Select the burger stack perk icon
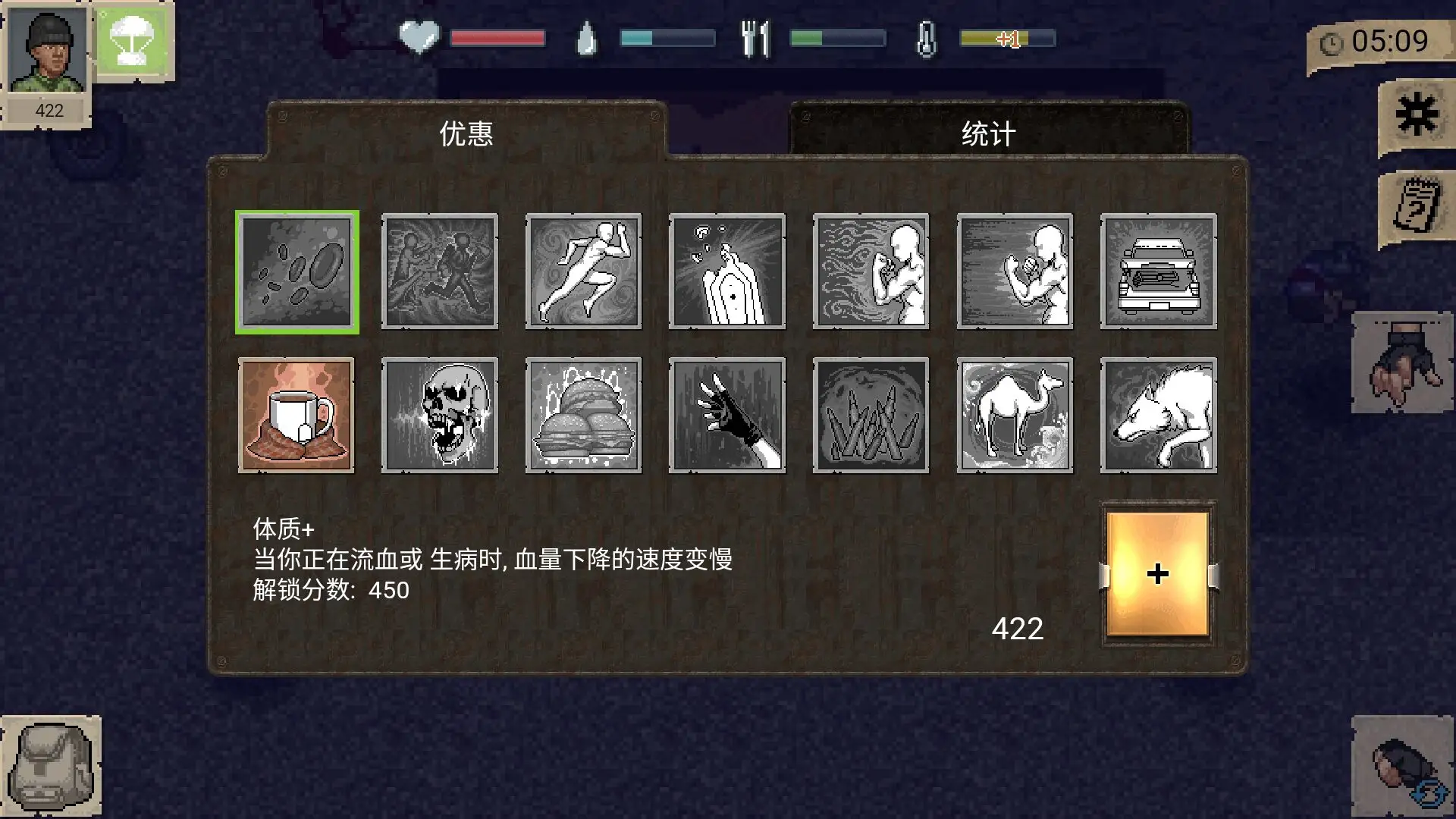 pyautogui.click(x=583, y=416)
